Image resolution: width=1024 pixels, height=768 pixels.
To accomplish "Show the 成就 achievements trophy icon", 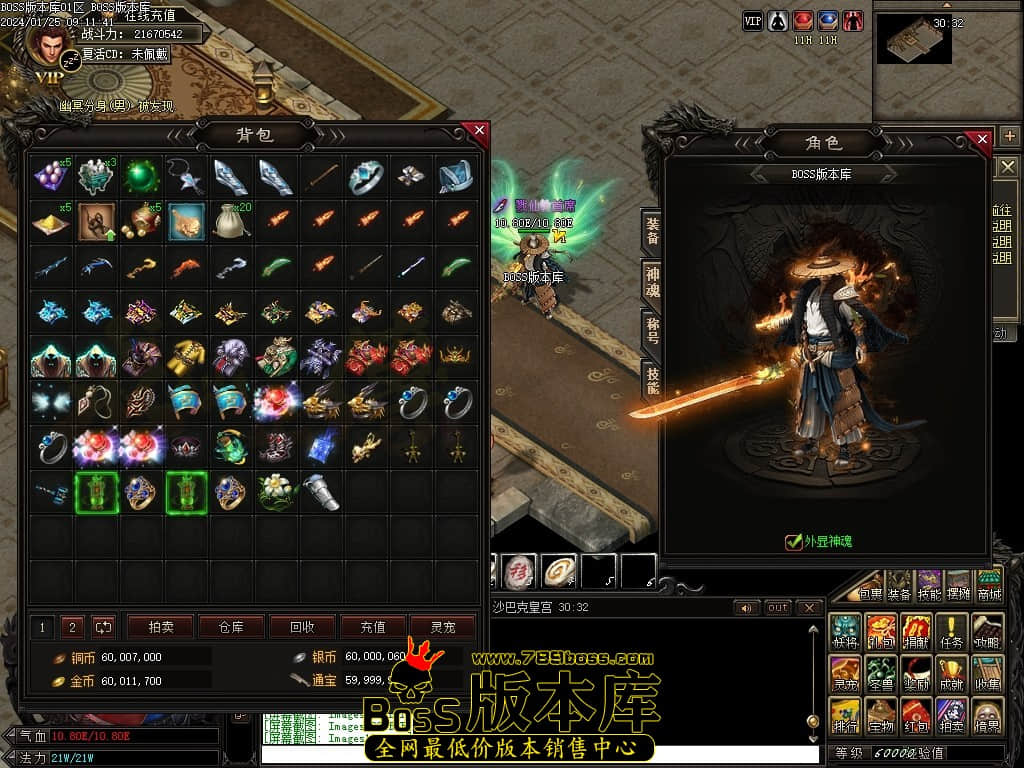I will [951, 674].
